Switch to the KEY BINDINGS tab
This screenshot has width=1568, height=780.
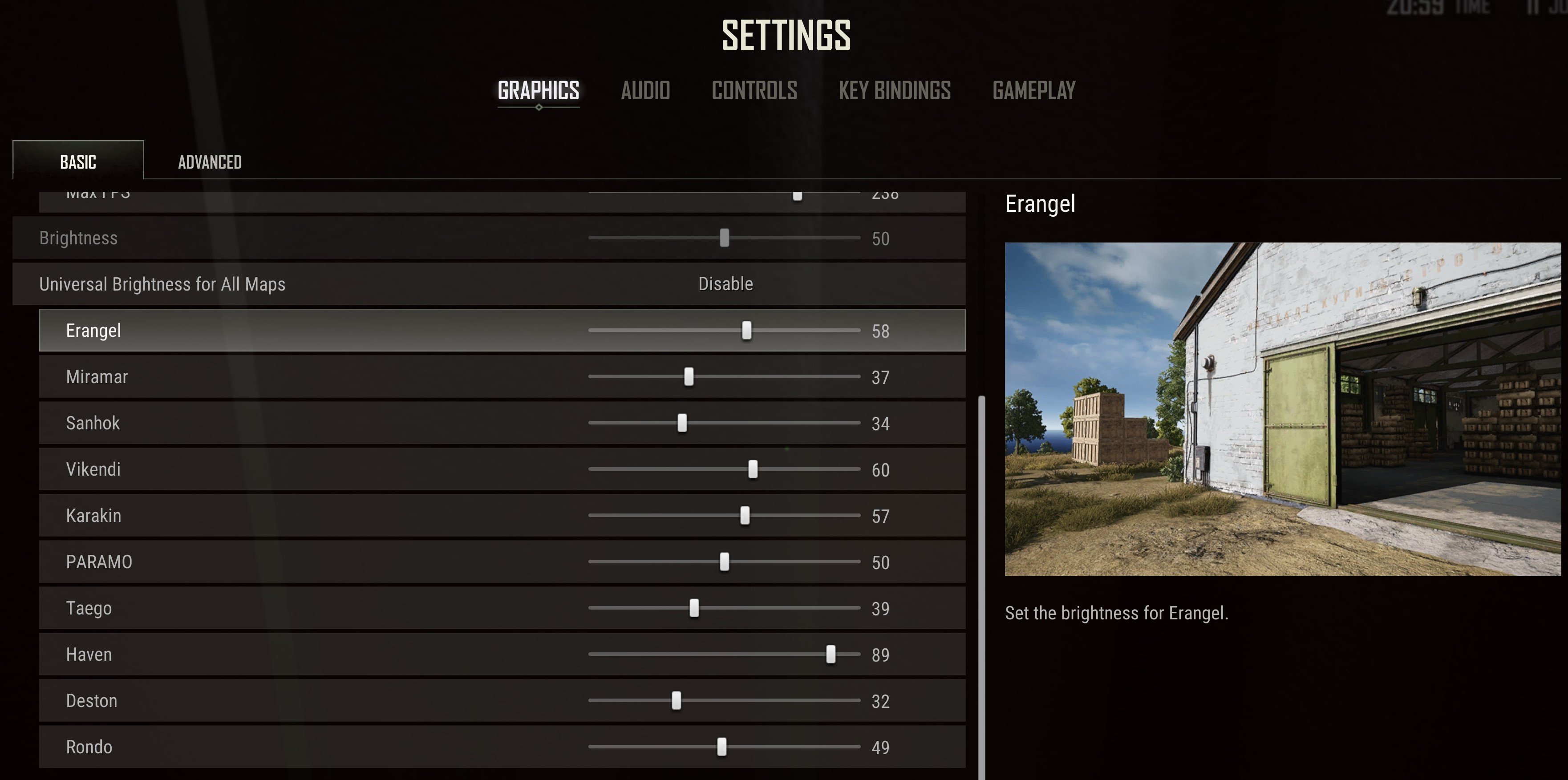pyautogui.click(x=894, y=91)
